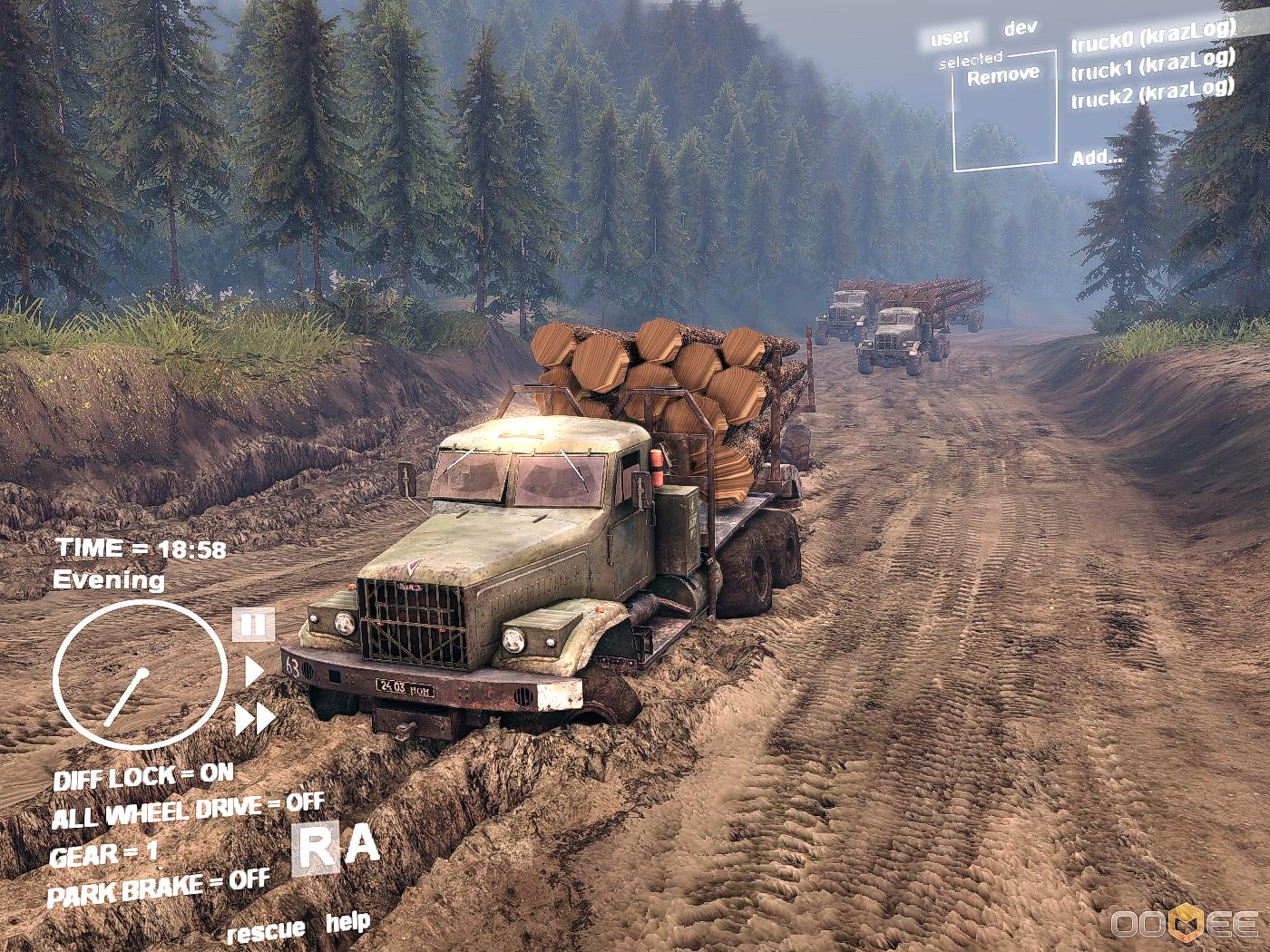Switch to the dev tab

click(x=1021, y=28)
